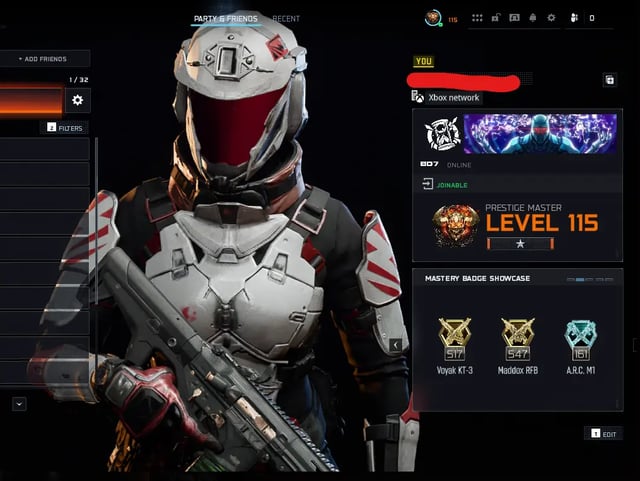Click the left arrow beside the badge showcase

[x=396, y=345]
